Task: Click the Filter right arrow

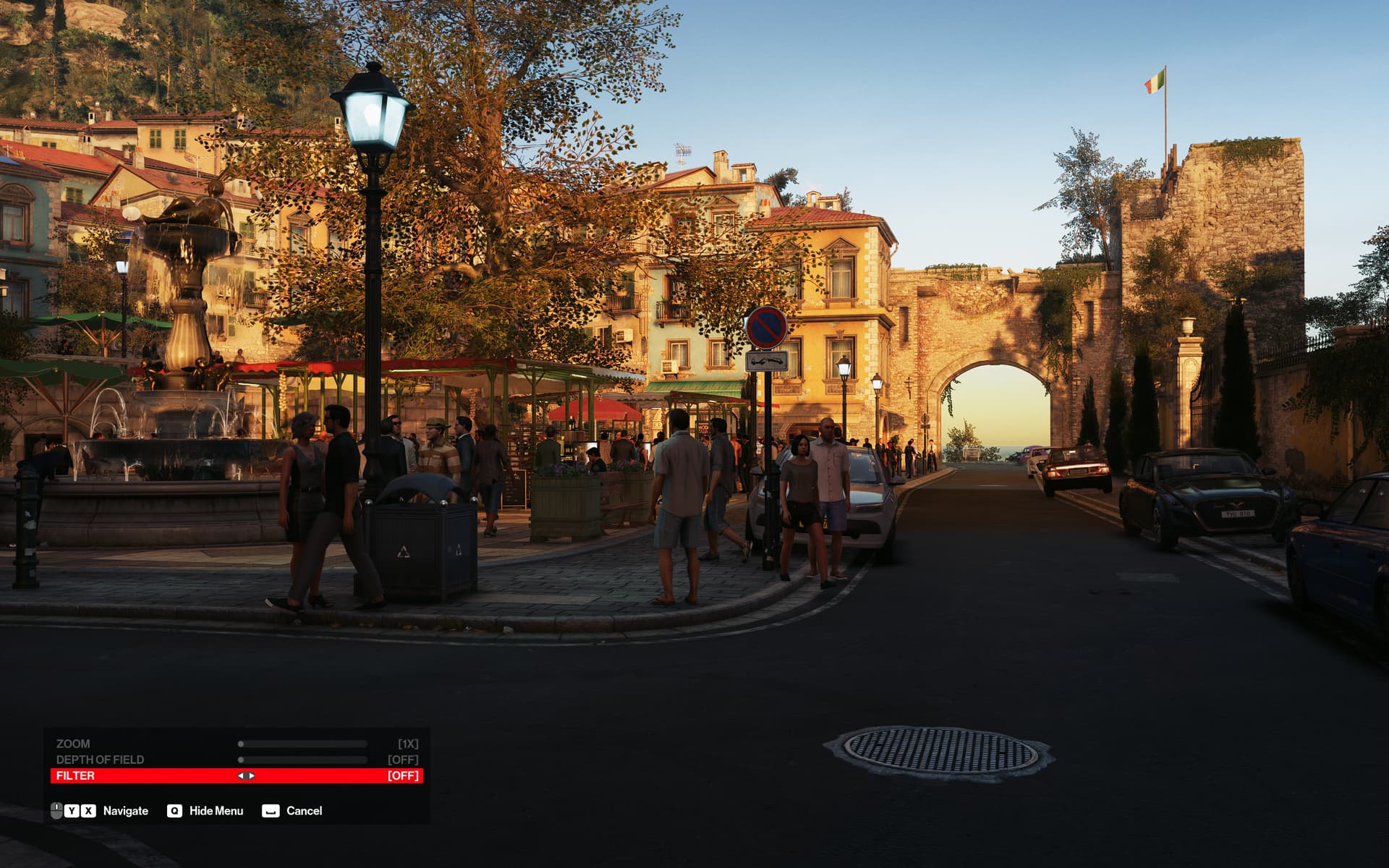Action: (x=251, y=775)
